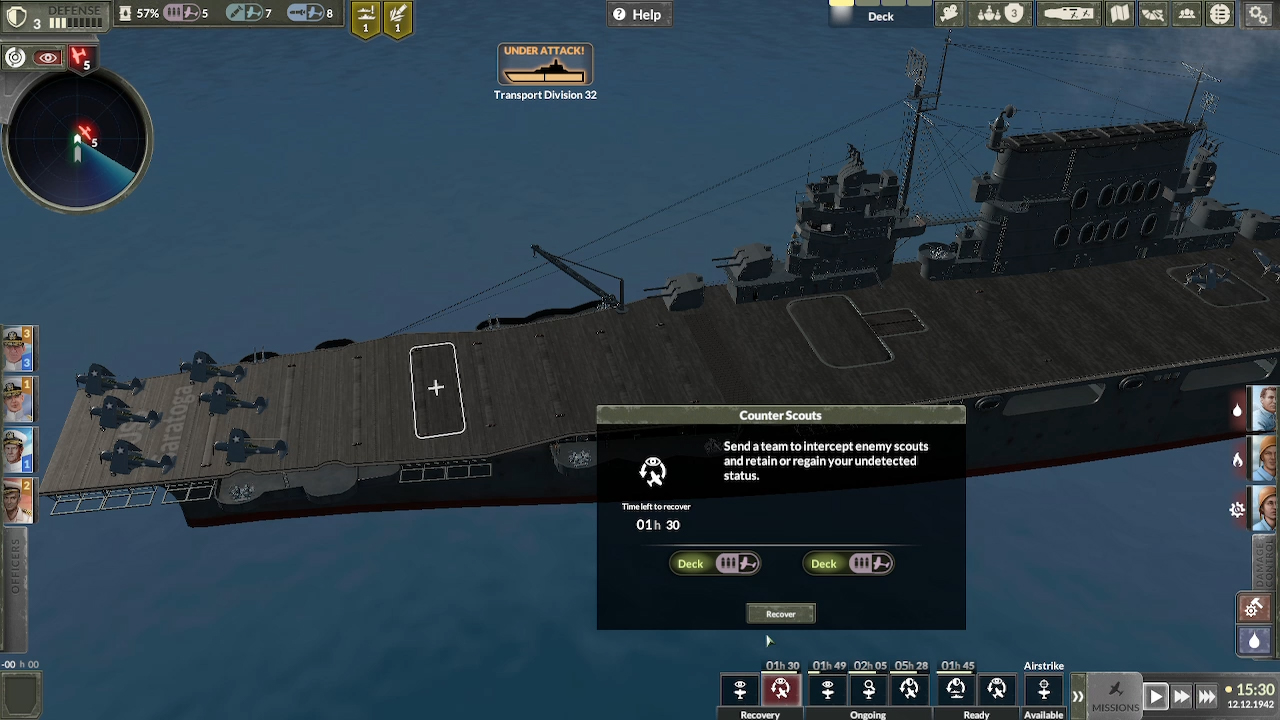Toggle the firefighting flame icon on right panel
This screenshot has width=1280, height=720.
click(1237, 460)
